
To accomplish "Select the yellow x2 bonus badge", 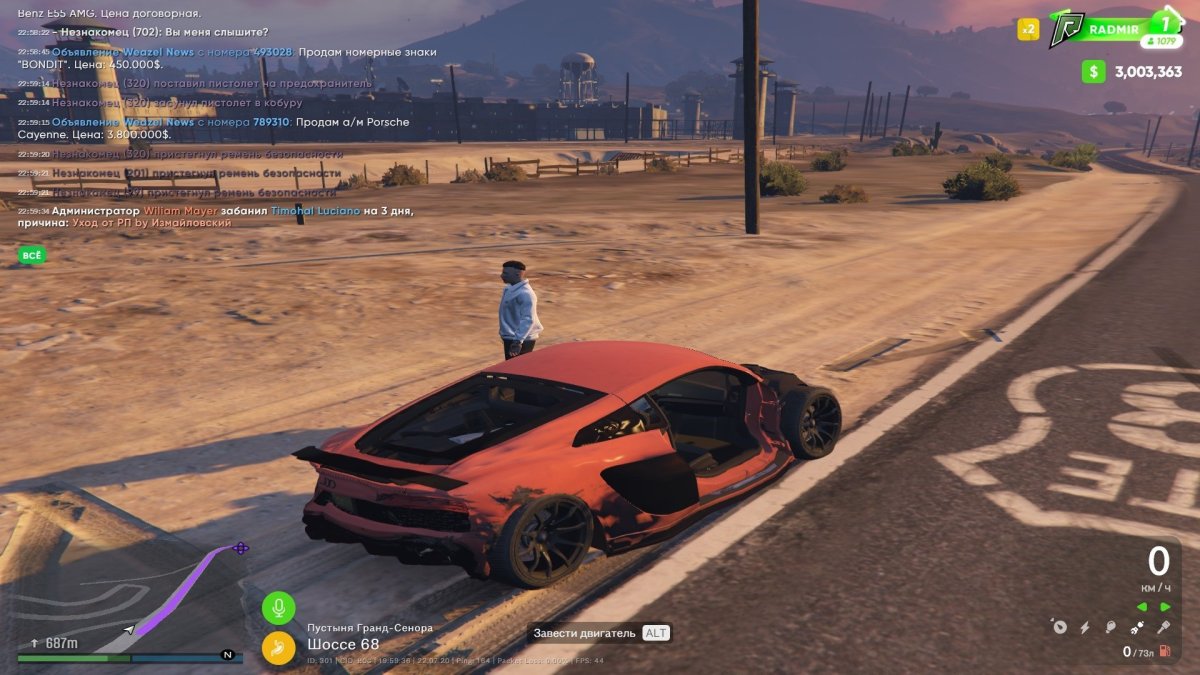I will pyautogui.click(x=1028, y=29).
